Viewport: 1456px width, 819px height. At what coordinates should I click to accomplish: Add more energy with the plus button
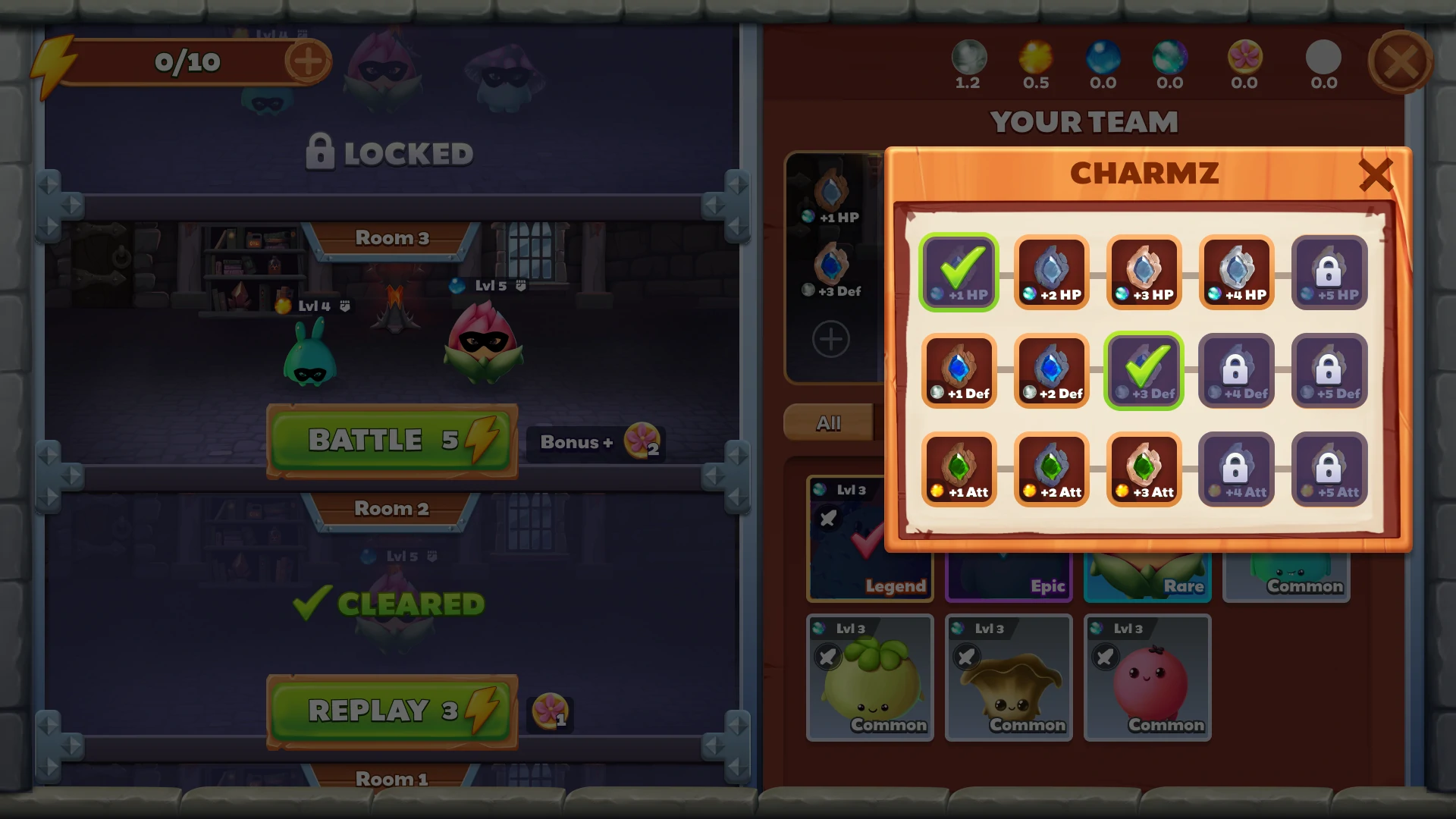tap(307, 61)
